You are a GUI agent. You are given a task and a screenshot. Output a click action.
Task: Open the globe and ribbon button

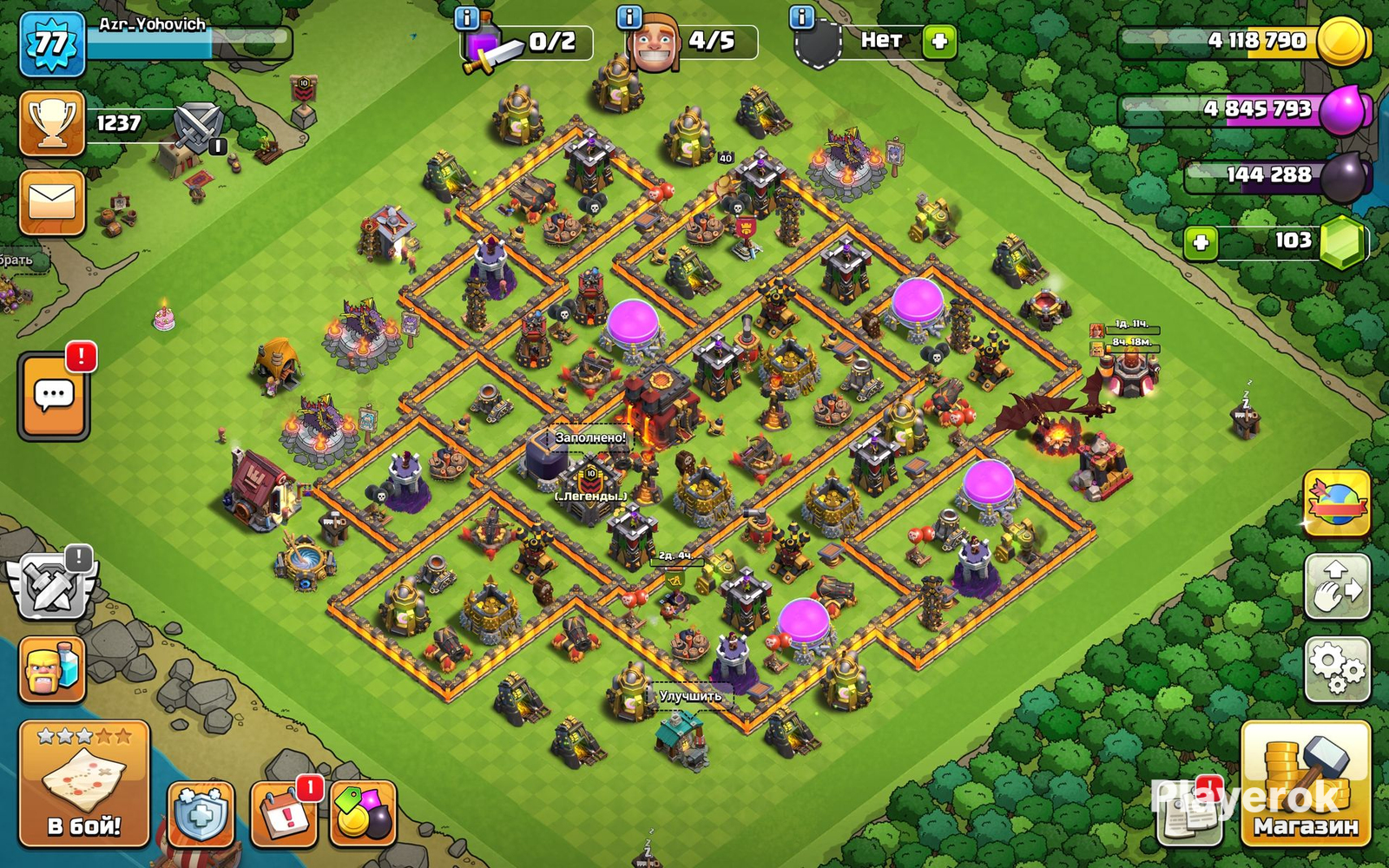pyautogui.click(x=1337, y=503)
